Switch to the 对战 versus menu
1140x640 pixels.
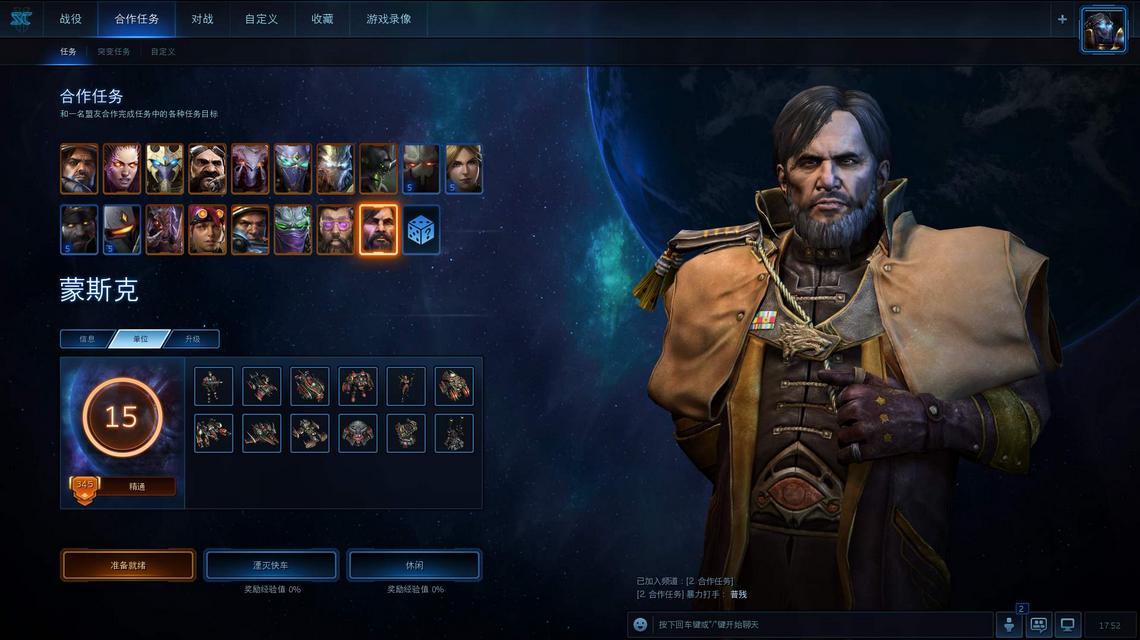[x=202, y=19]
